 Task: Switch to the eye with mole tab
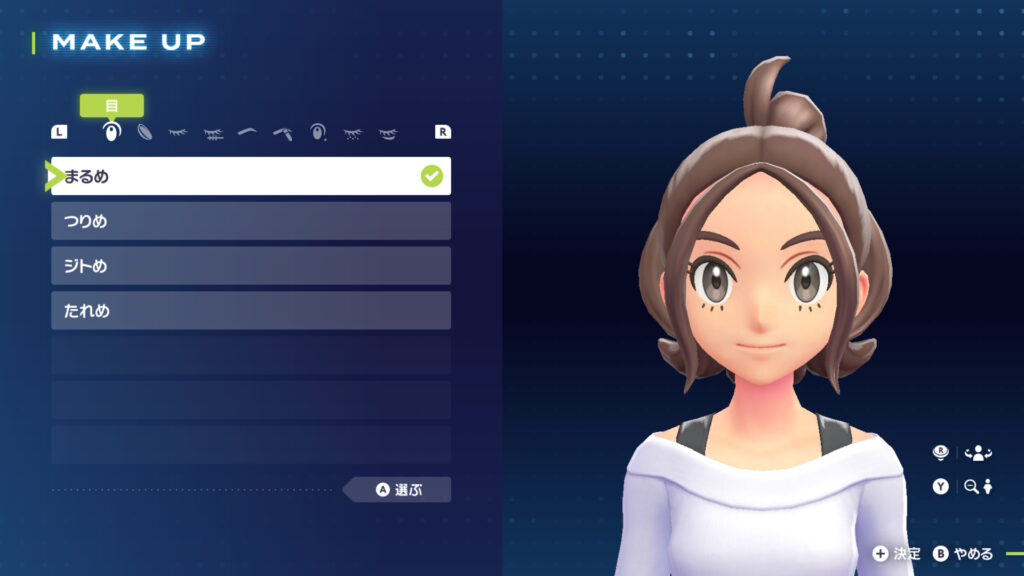[318, 132]
